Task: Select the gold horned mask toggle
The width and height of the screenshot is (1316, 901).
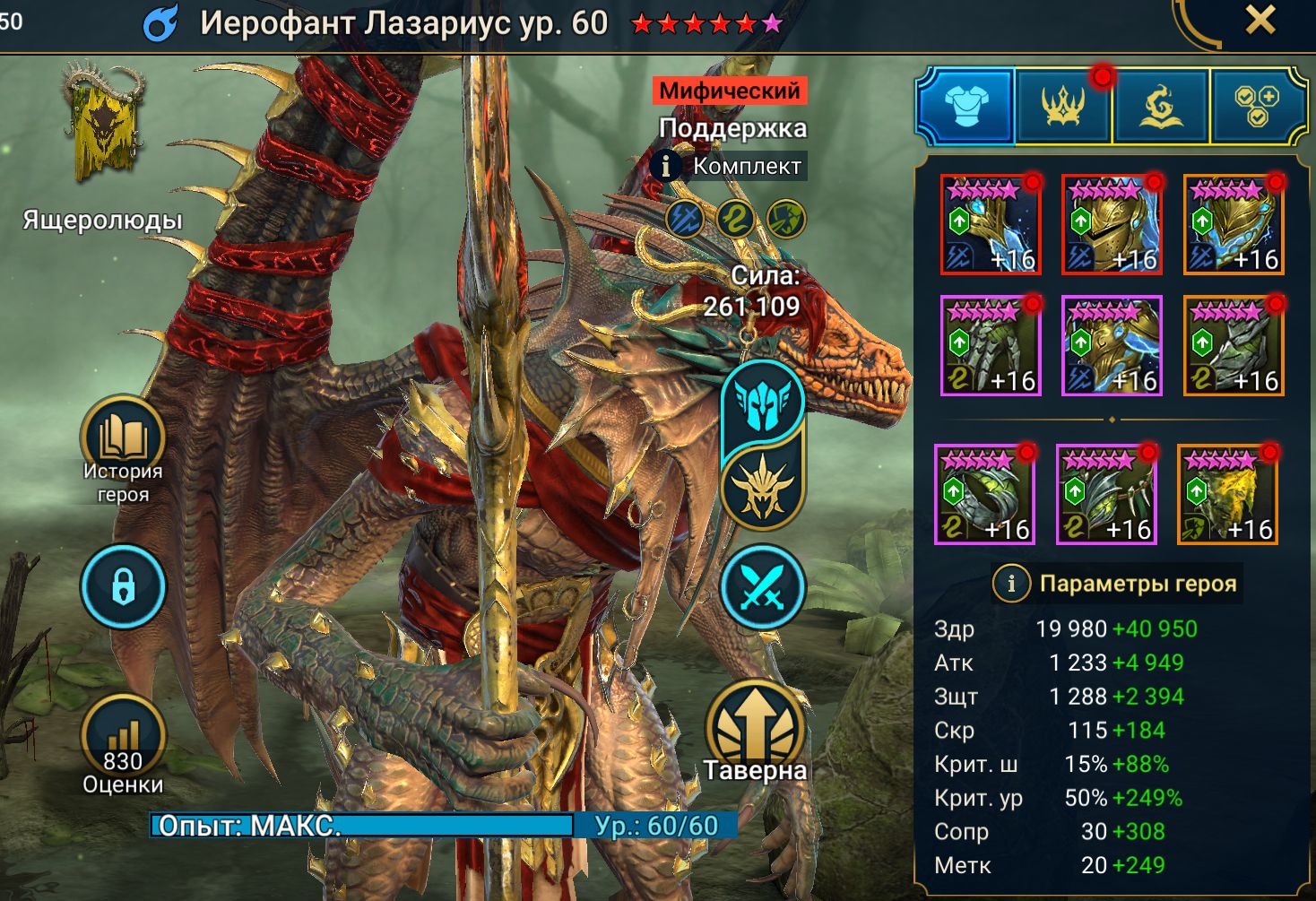Action: click(763, 488)
